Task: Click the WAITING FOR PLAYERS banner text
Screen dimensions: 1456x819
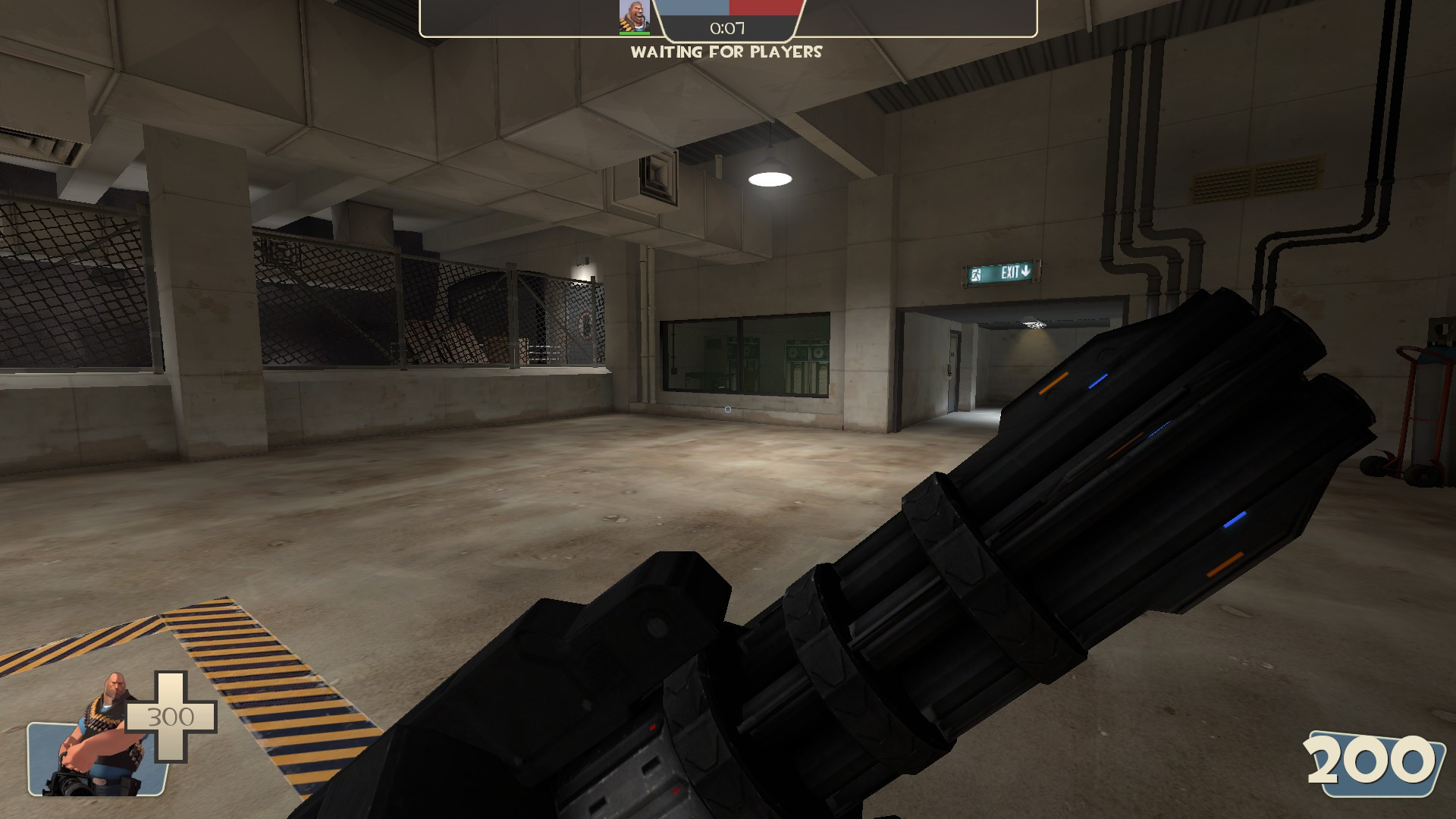Action: point(726,53)
